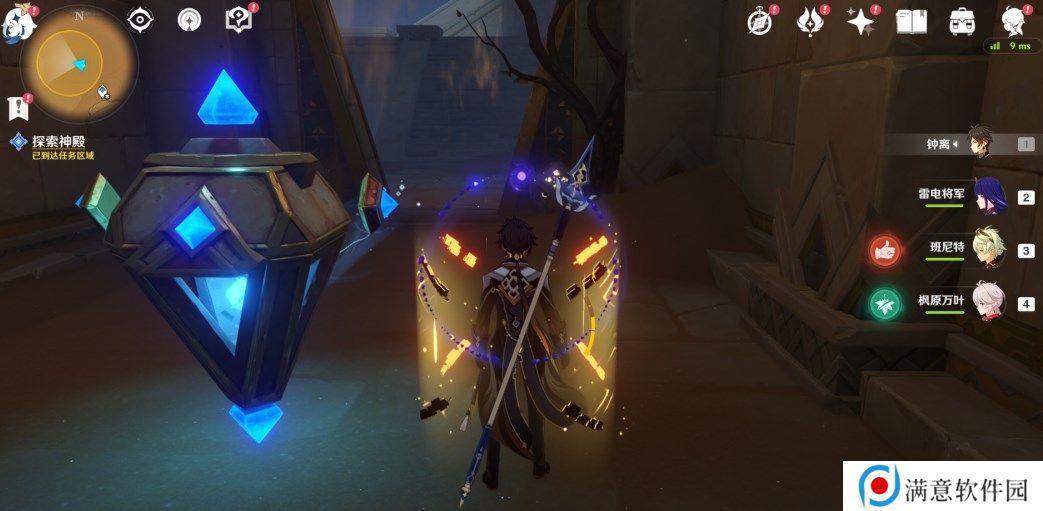The height and width of the screenshot is (511, 1043).
Task: Toggle the eye-shaped elemental sight icon
Action: tap(140, 20)
